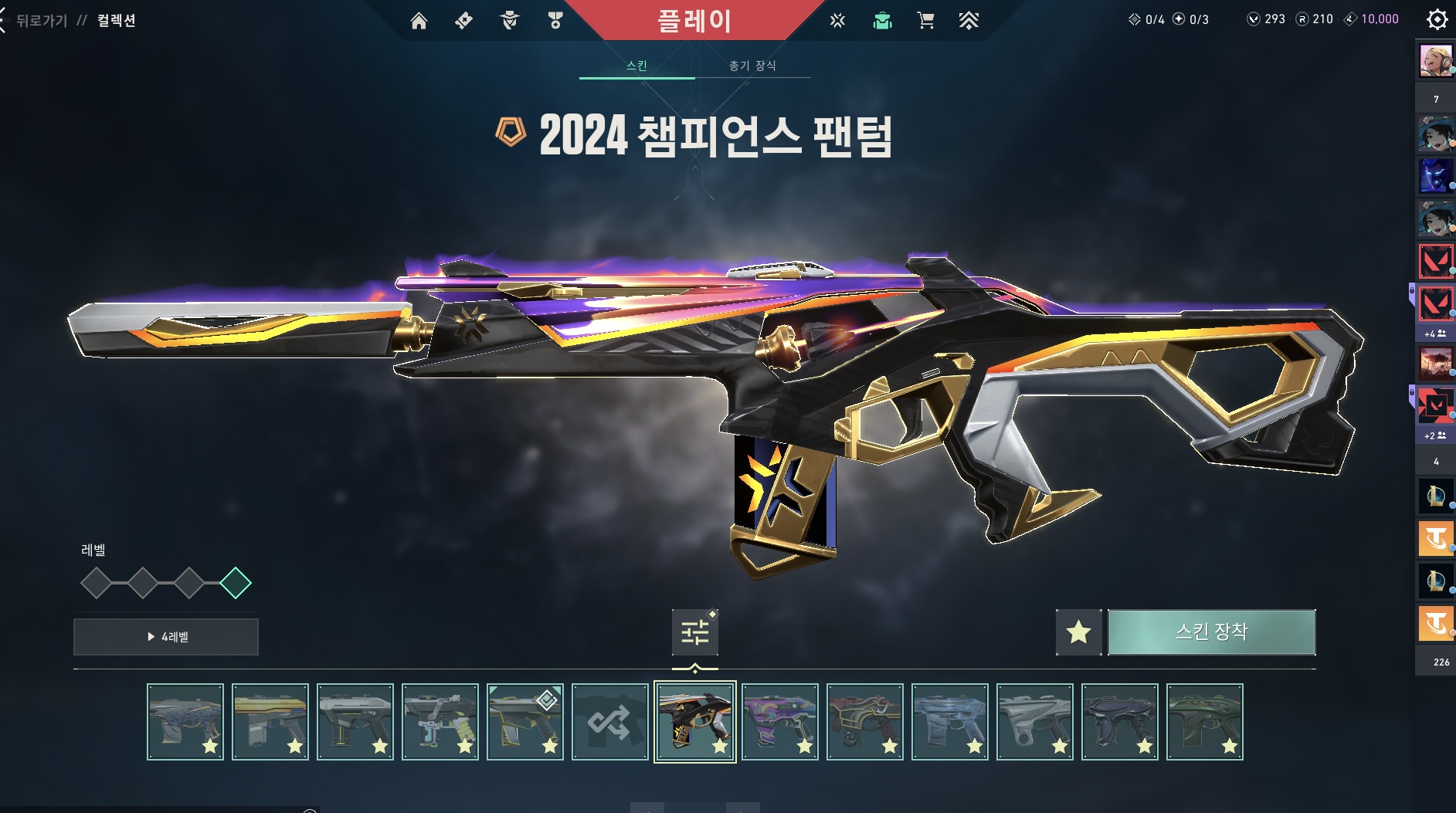Select the red-brown Phantom skin thumbnail
Screen dimensions: 1456x813
pyautogui.click(x=864, y=722)
